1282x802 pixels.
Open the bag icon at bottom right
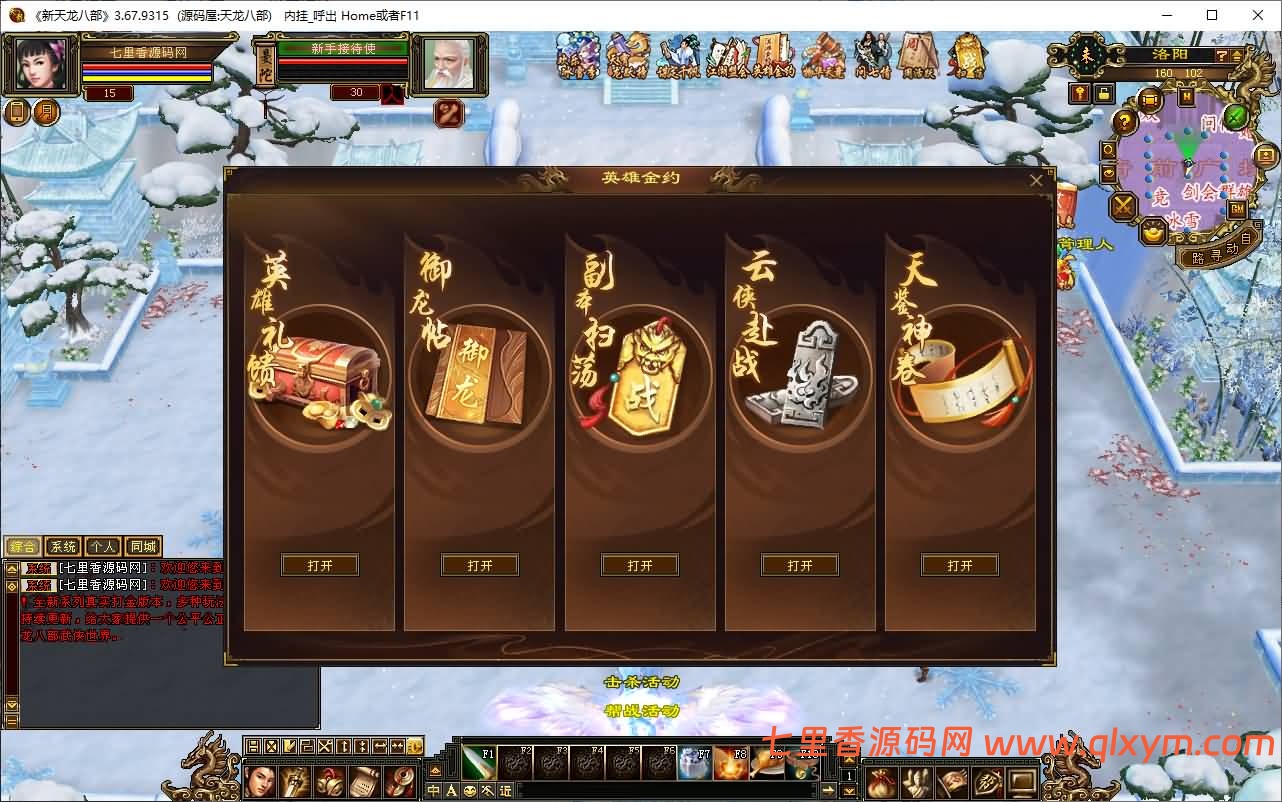[880, 782]
